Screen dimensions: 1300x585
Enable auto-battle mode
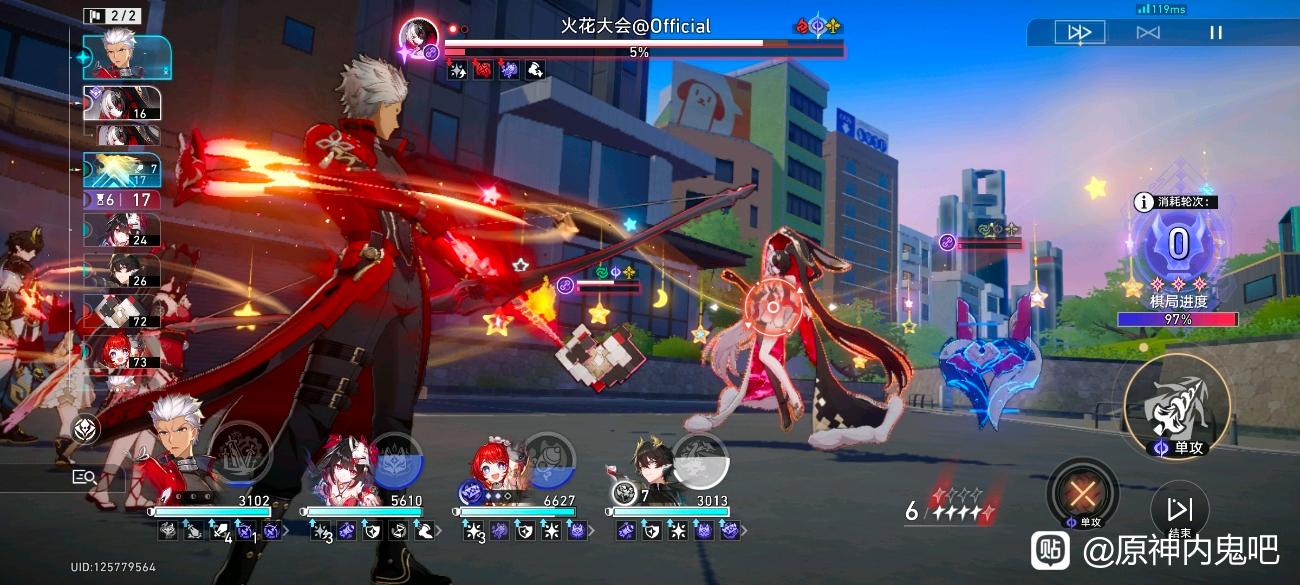tap(1148, 33)
